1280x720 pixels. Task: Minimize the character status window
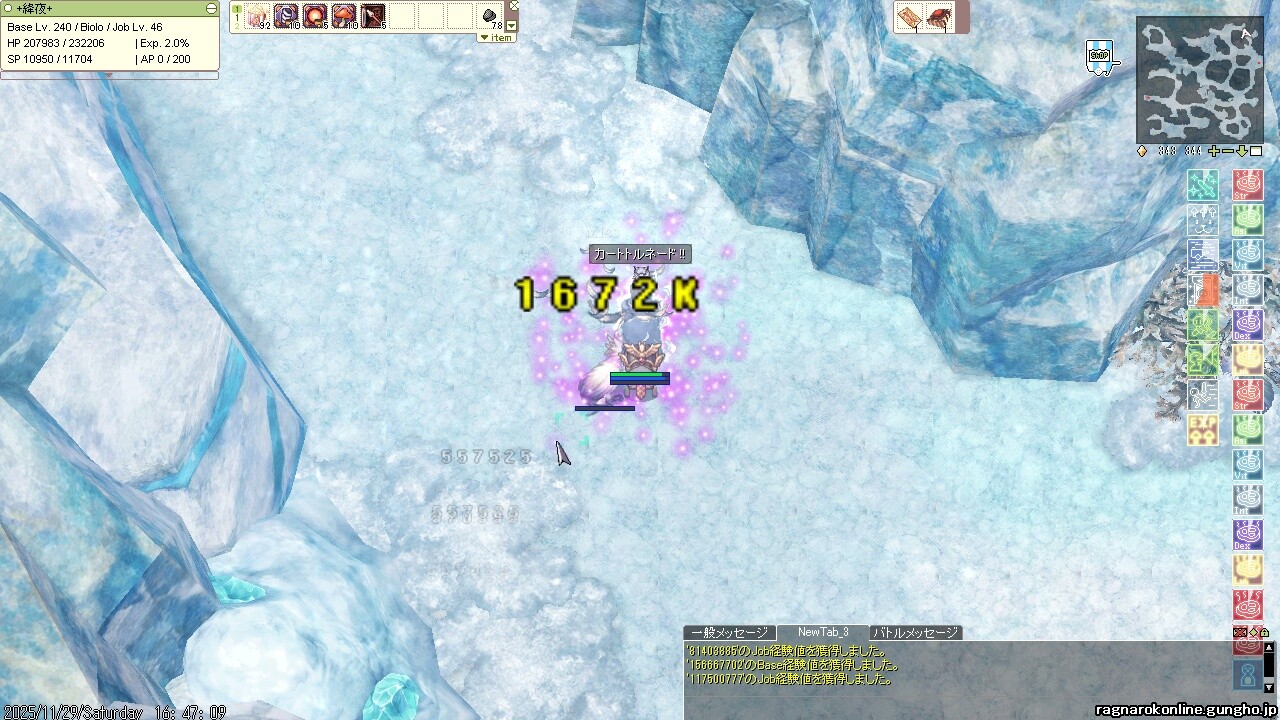point(211,8)
